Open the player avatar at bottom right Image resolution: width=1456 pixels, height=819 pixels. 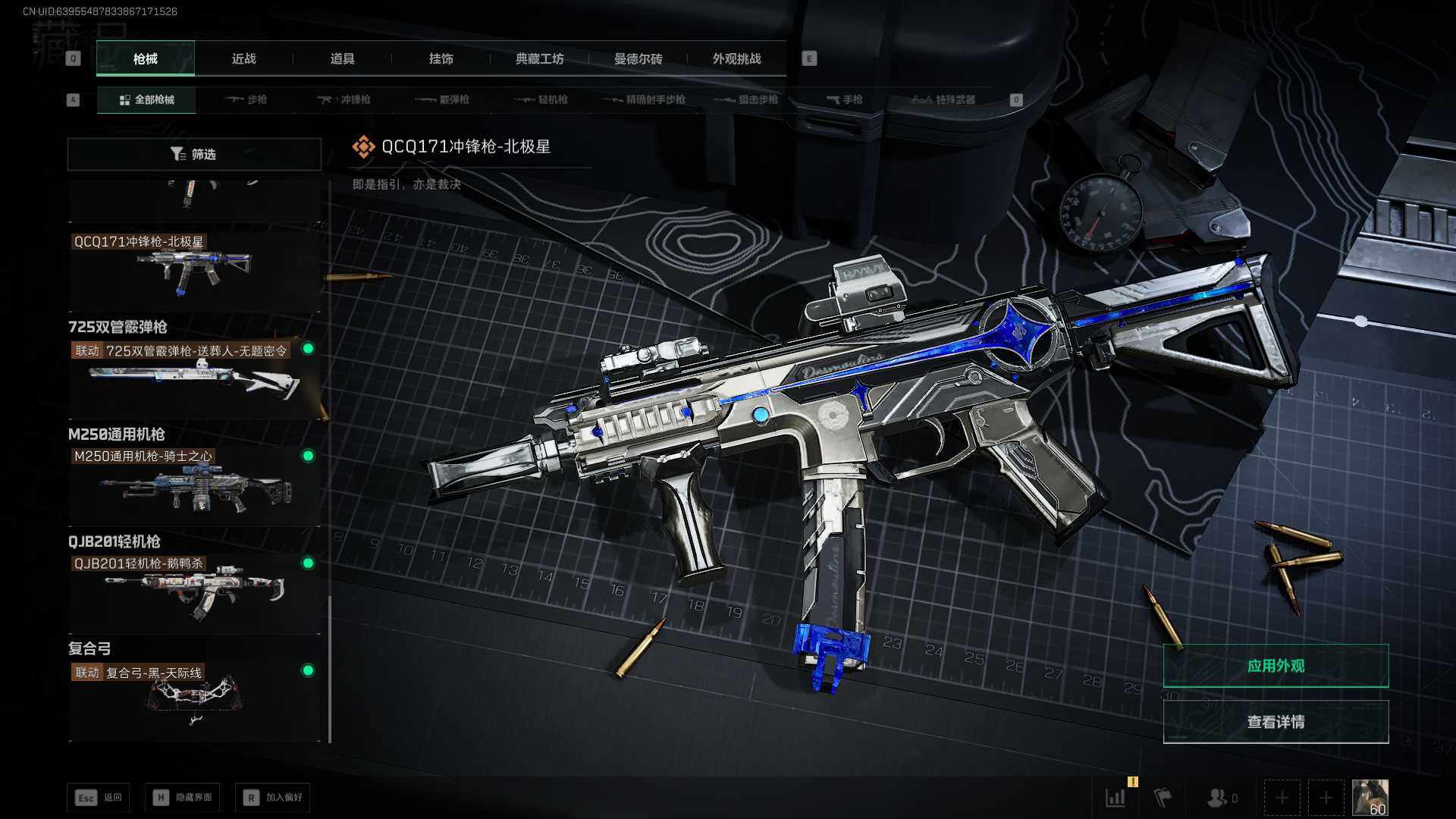pyautogui.click(x=1370, y=798)
